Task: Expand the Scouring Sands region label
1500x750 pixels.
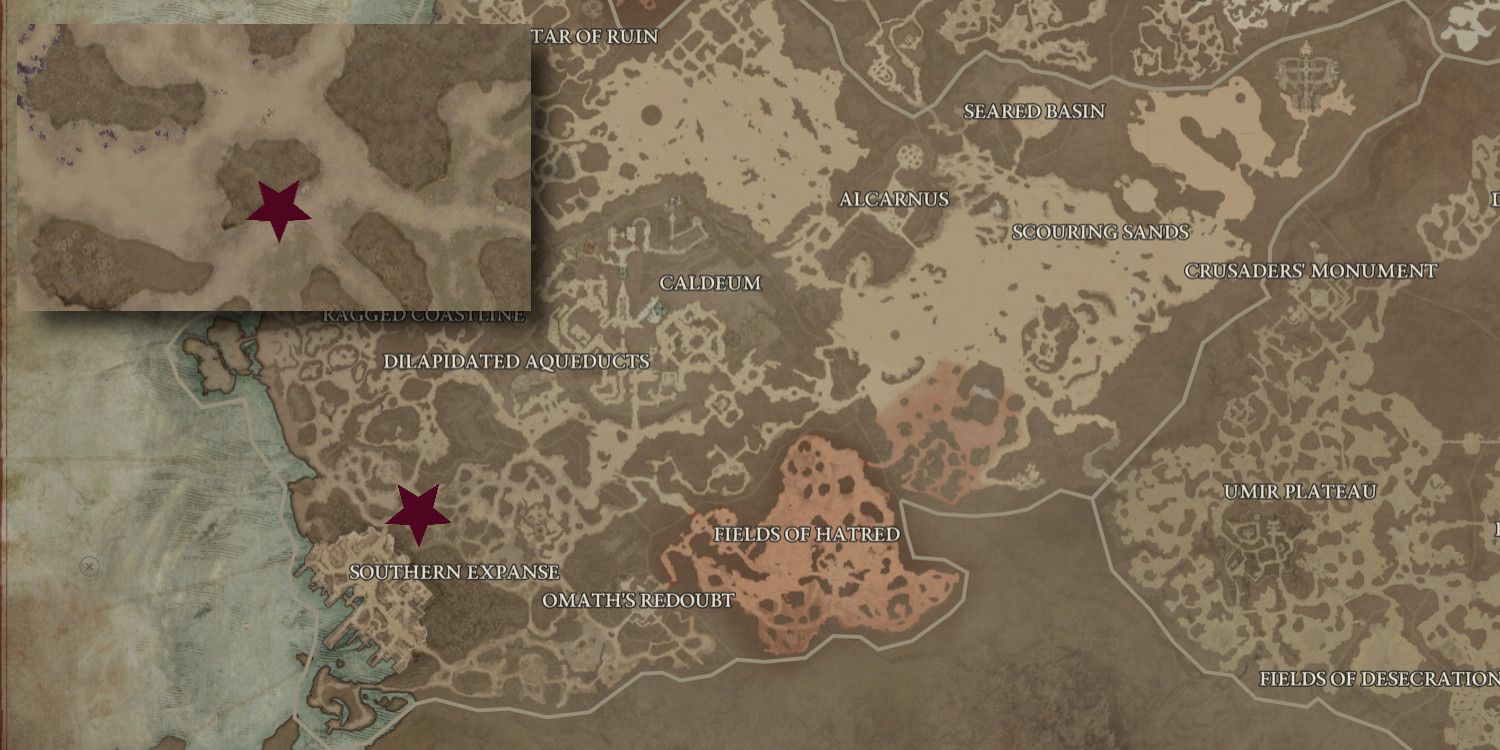Action: 1100,233
